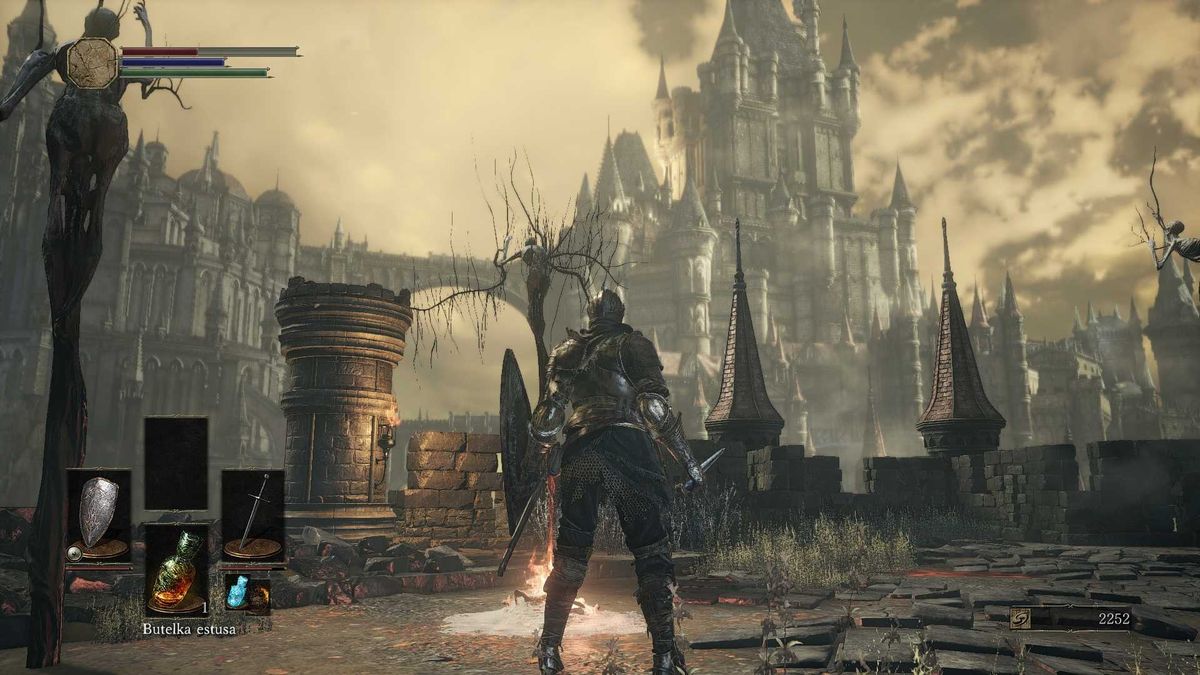This screenshot has height=675, width=1200.
Task: Click the round emblem beside the status bars
Action: (92, 62)
